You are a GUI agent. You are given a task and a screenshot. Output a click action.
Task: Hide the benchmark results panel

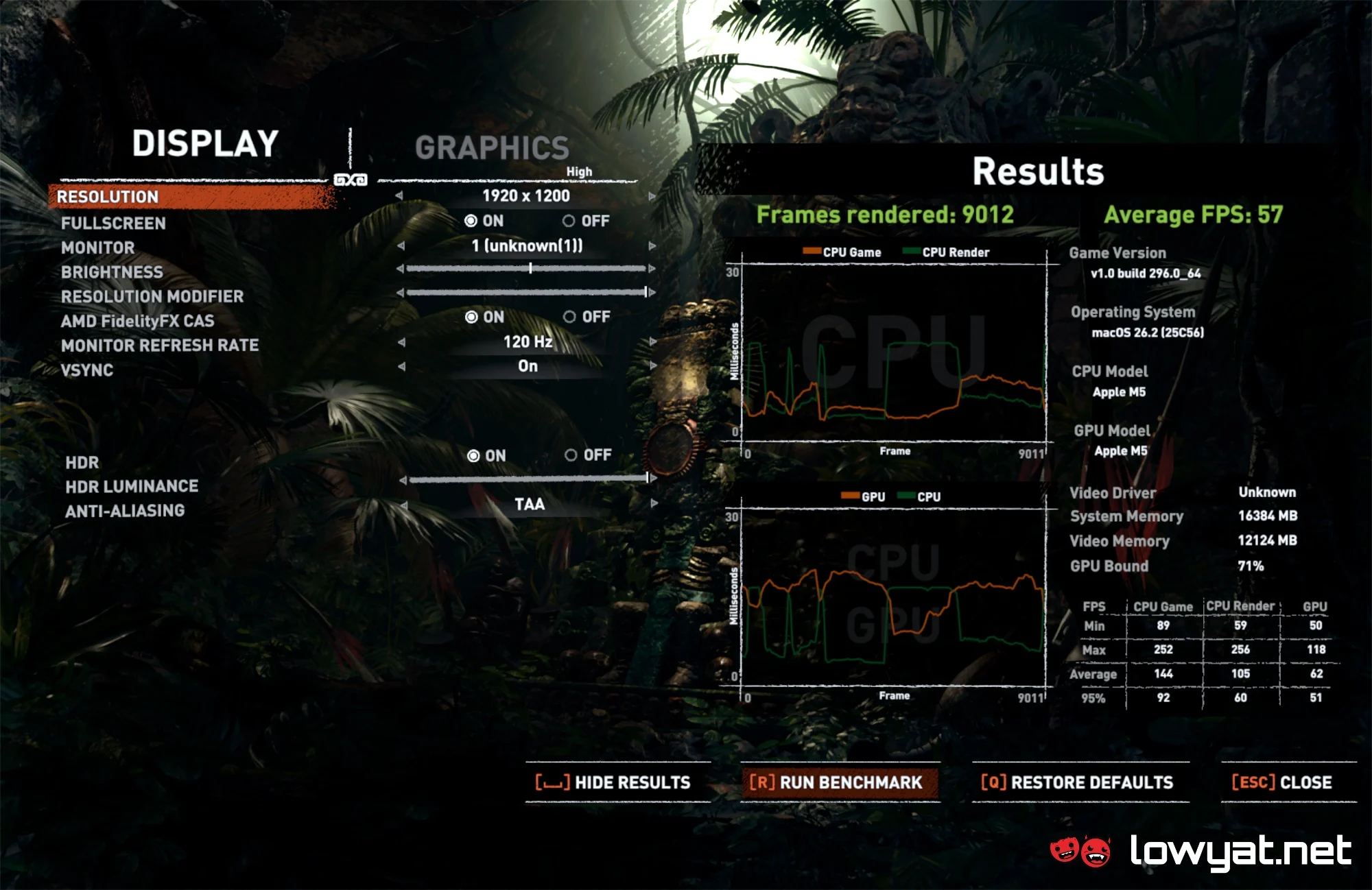coord(614,782)
